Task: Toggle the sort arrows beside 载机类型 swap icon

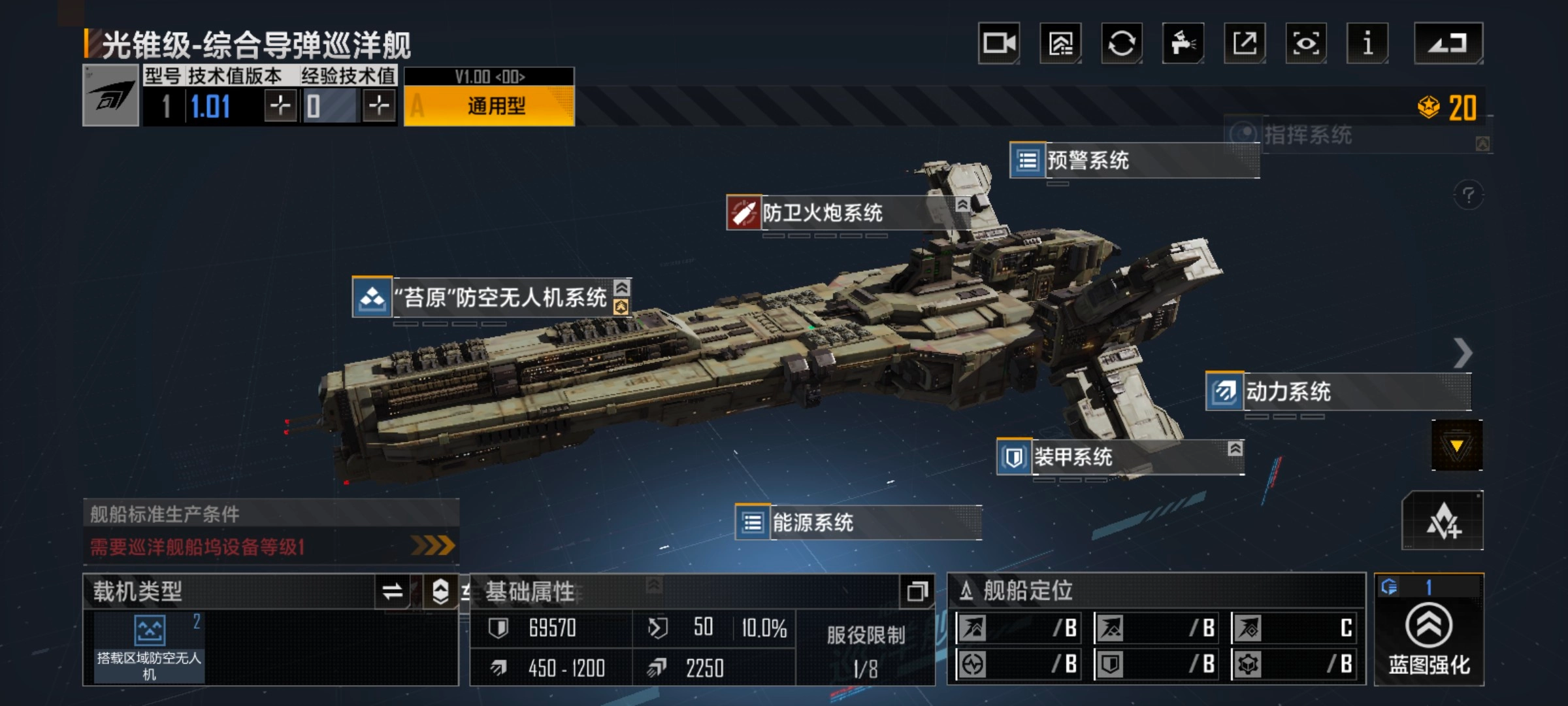Action: pyautogui.click(x=439, y=590)
